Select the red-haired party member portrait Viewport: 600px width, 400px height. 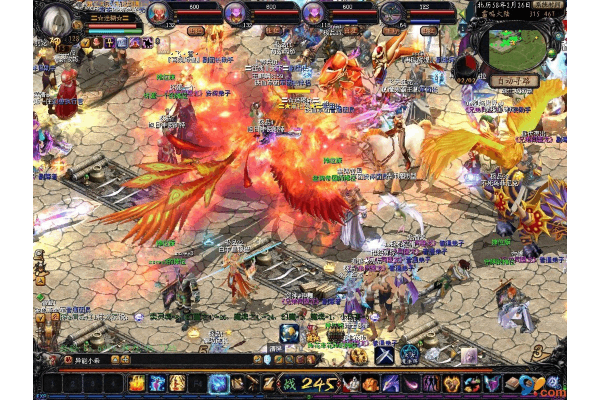pos(158,13)
